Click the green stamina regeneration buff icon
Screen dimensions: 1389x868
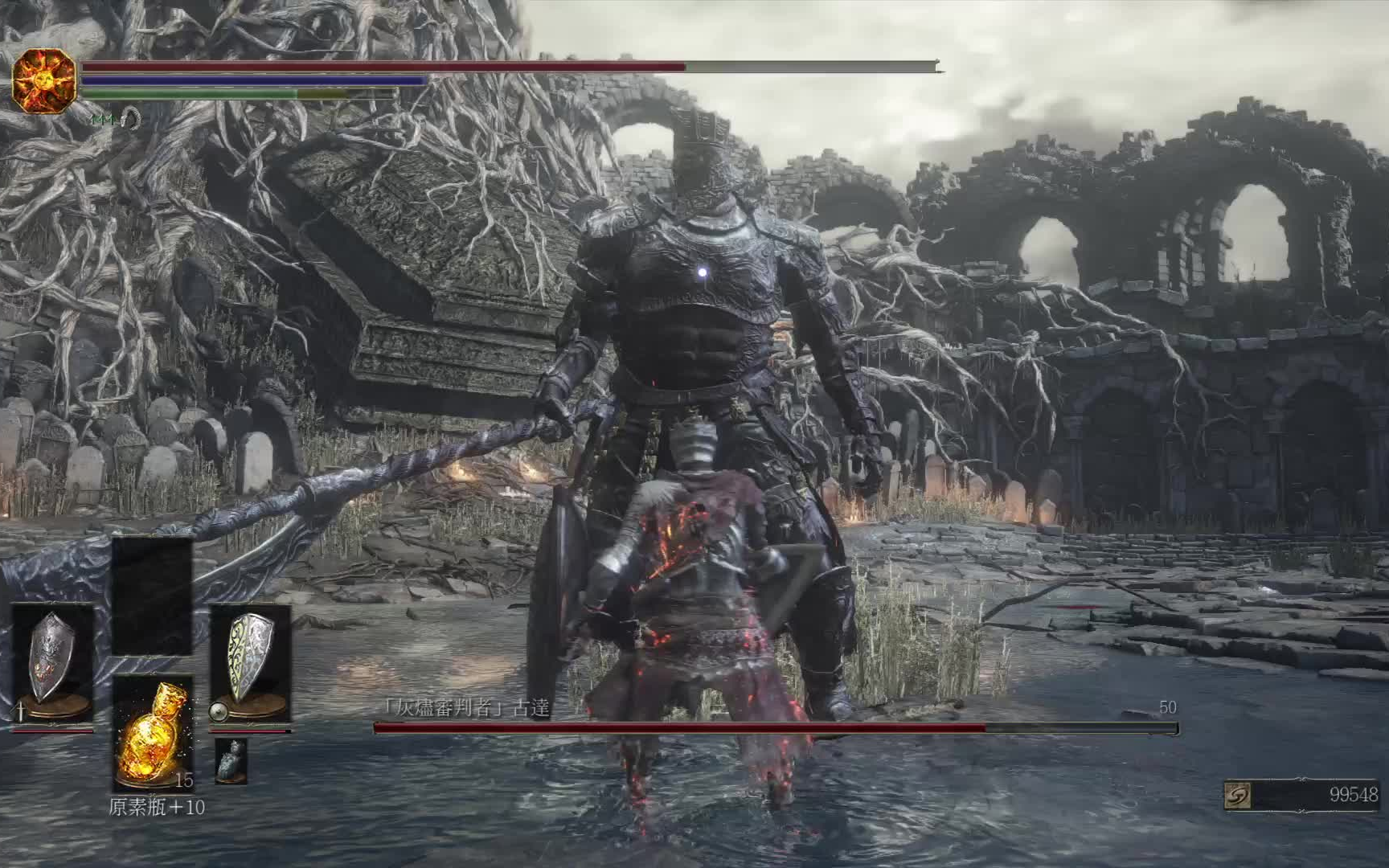point(103,120)
